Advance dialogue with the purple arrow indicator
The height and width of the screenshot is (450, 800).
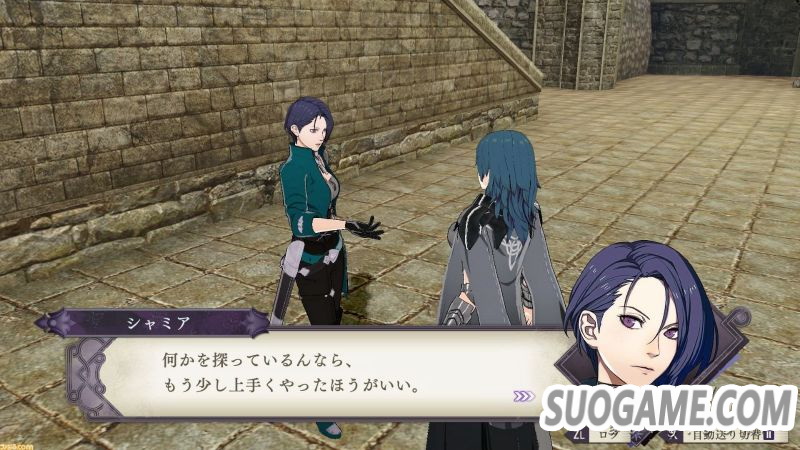524,396
